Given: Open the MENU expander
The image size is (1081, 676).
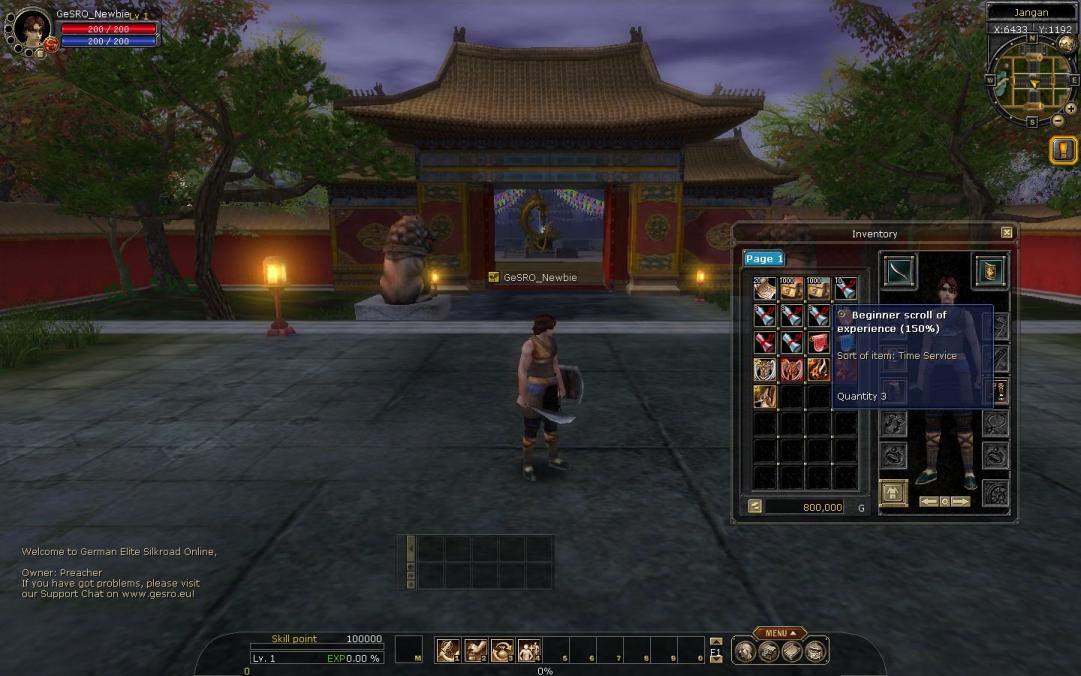Looking at the screenshot, I should tap(780, 633).
